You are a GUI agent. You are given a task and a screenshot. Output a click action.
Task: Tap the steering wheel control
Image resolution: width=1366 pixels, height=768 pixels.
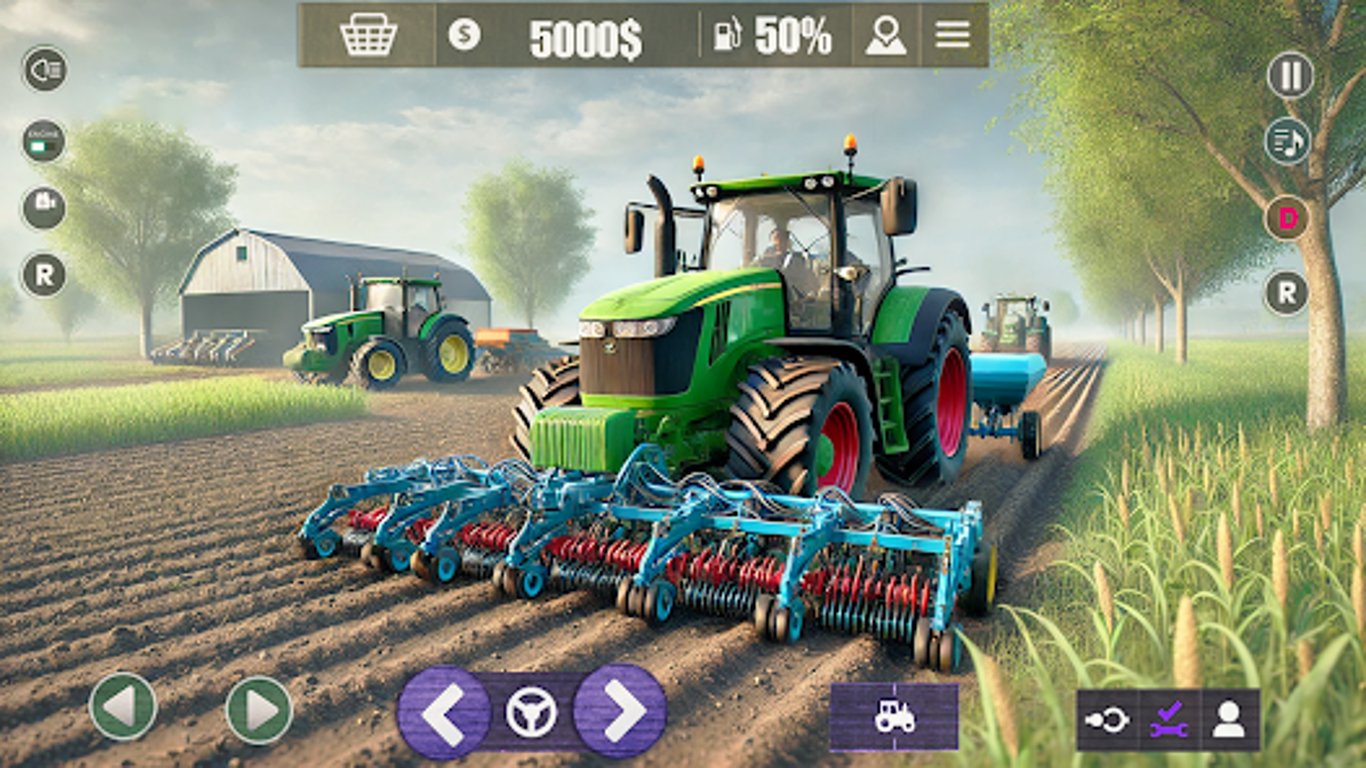pos(532,712)
